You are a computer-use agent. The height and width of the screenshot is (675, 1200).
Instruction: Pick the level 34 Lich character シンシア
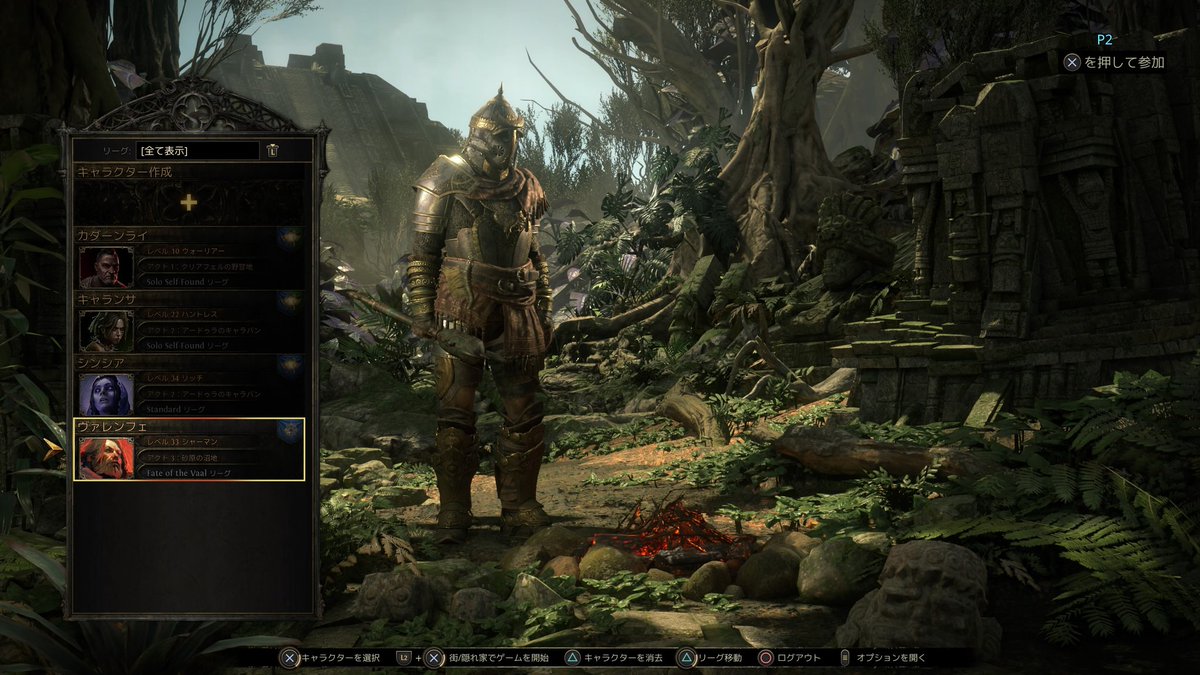(x=189, y=386)
